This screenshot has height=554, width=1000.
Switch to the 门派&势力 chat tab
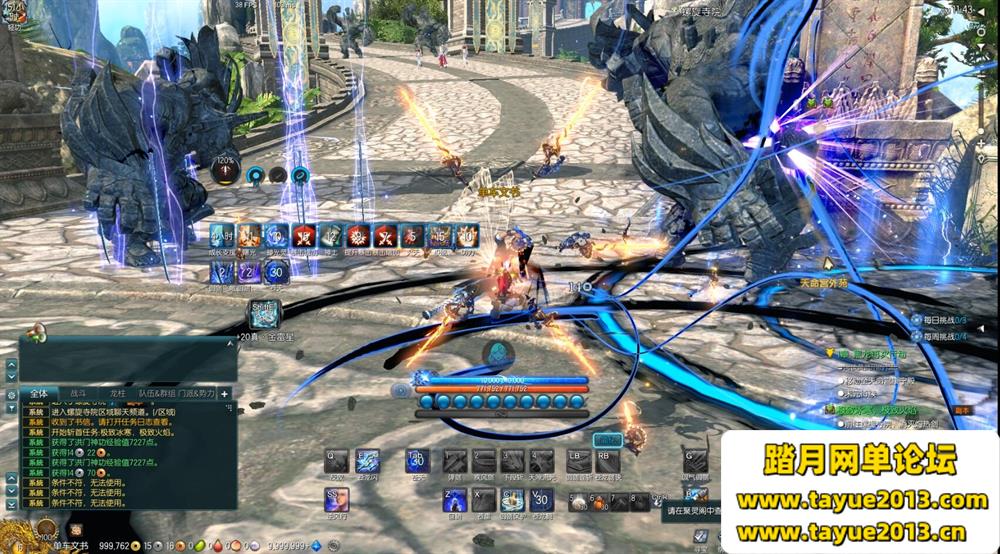click(195, 394)
